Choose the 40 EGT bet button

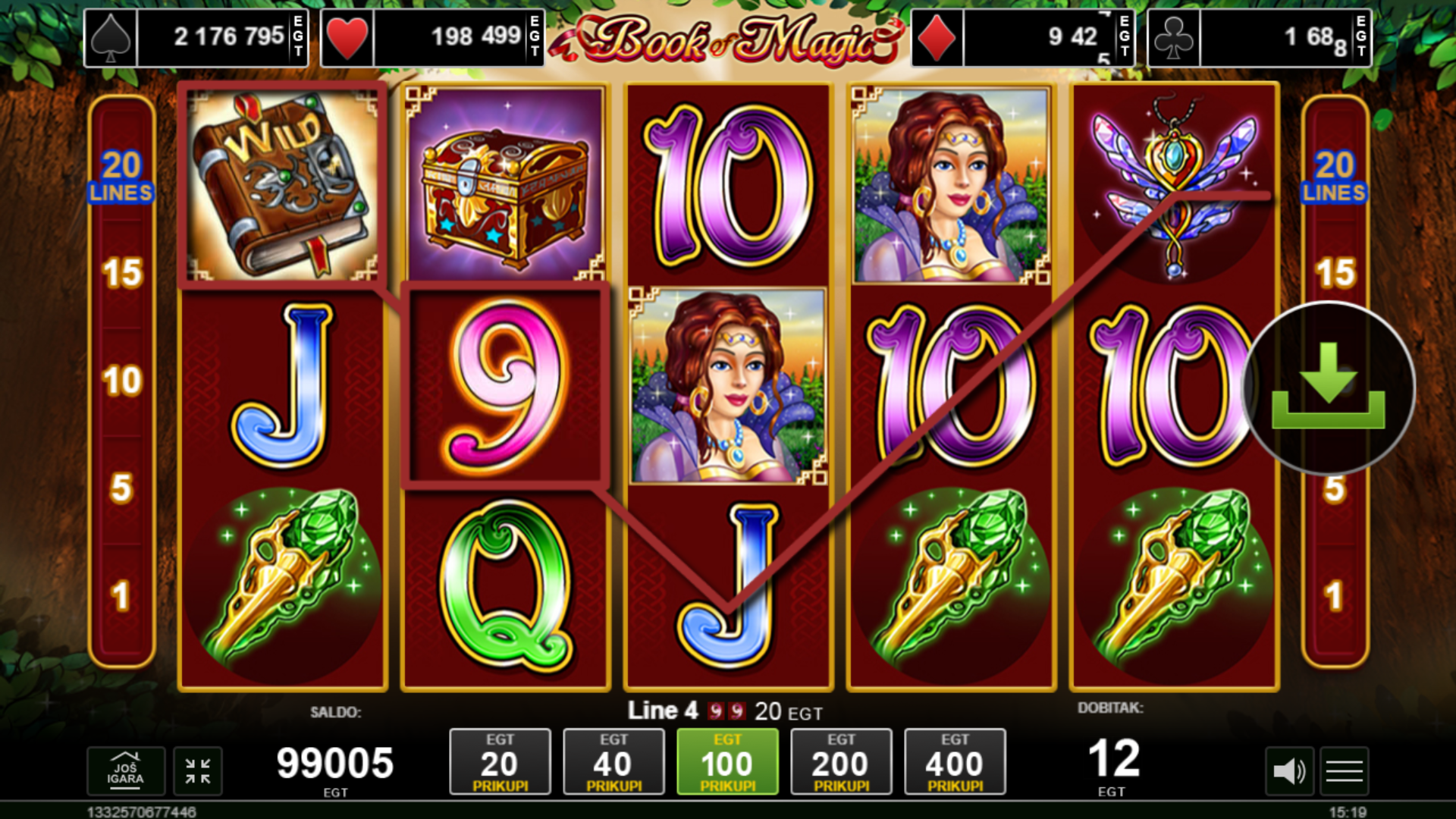613,762
